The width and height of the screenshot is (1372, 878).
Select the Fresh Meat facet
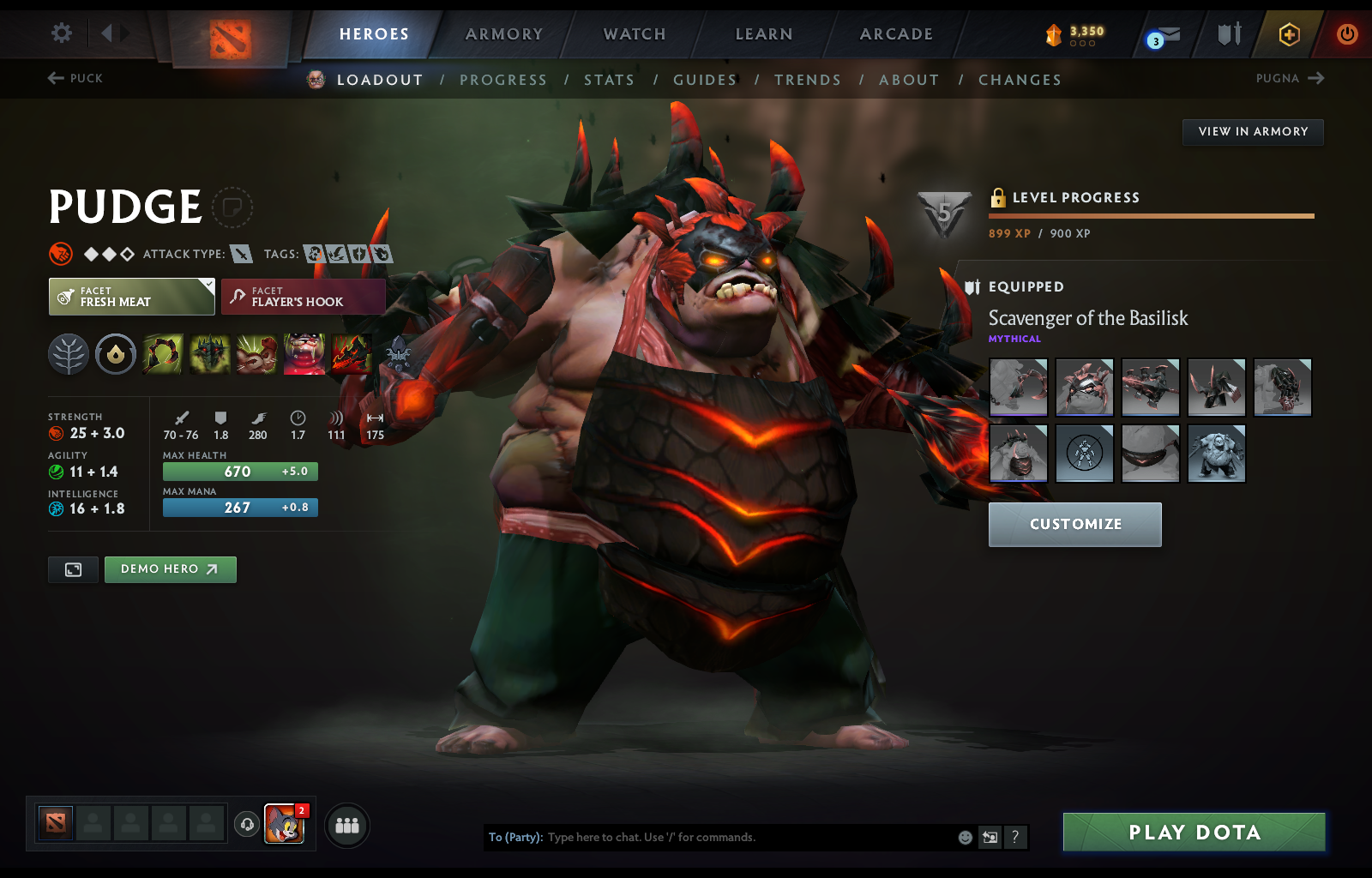pyautogui.click(x=130, y=297)
